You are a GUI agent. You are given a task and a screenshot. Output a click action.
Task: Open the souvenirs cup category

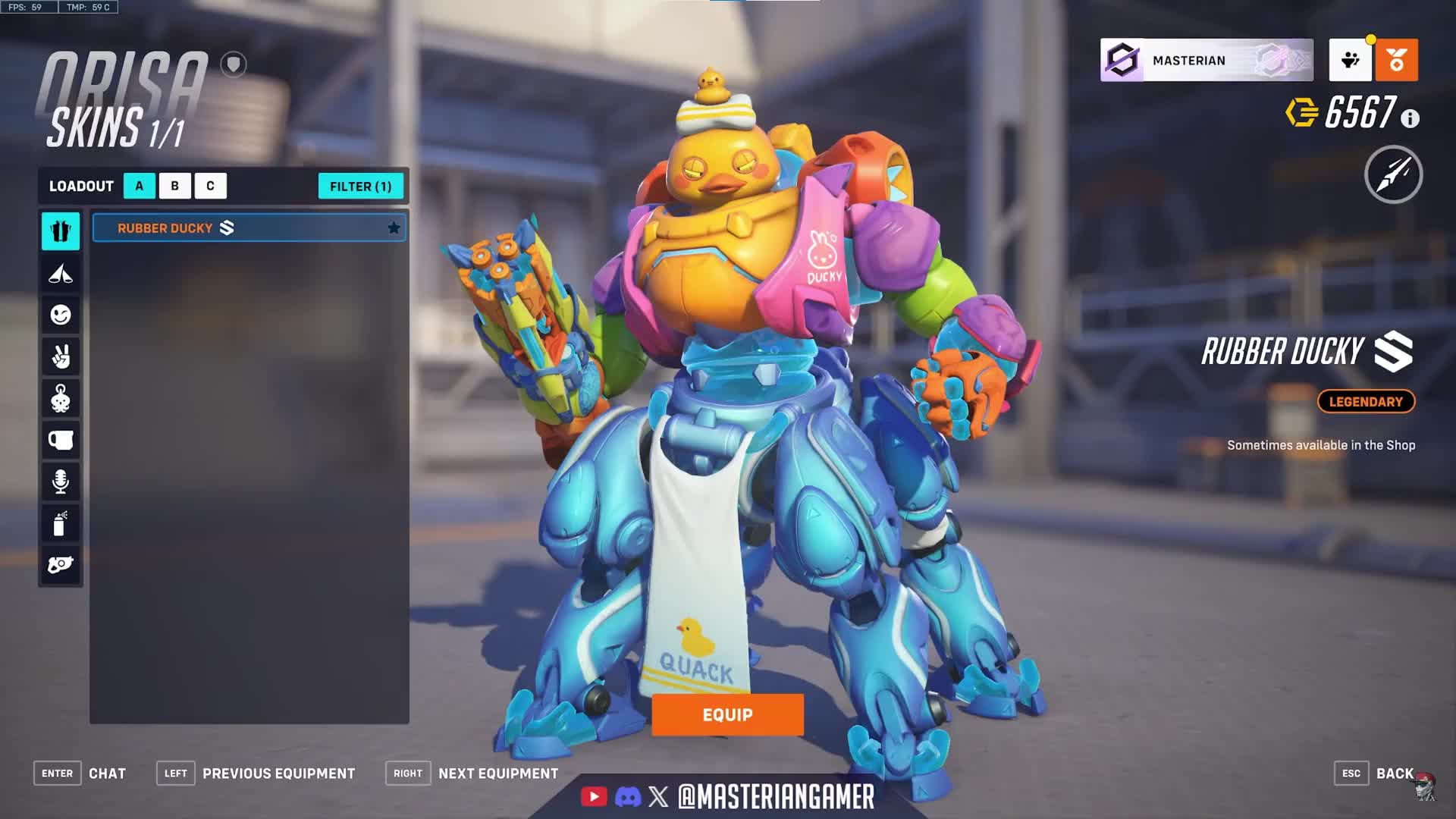point(61,440)
